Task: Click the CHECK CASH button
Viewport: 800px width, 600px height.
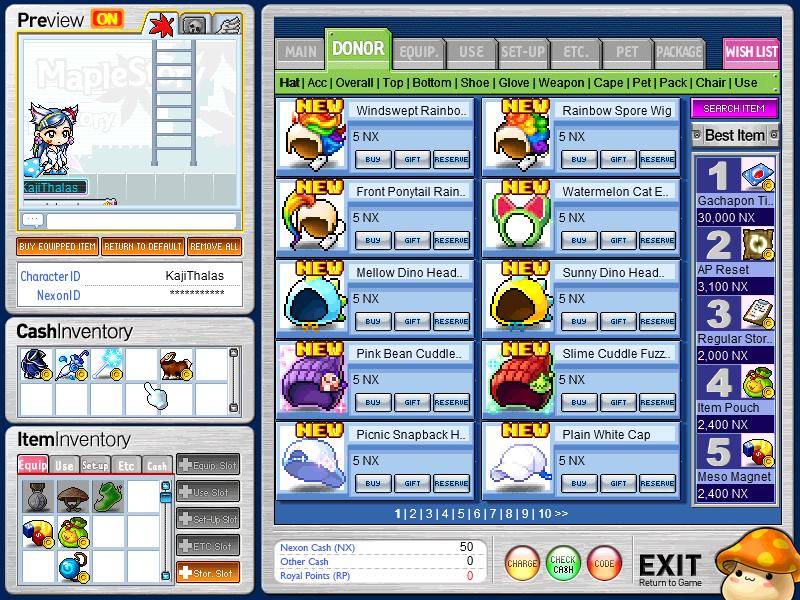Action: pyautogui.click(x=563, y=563)
